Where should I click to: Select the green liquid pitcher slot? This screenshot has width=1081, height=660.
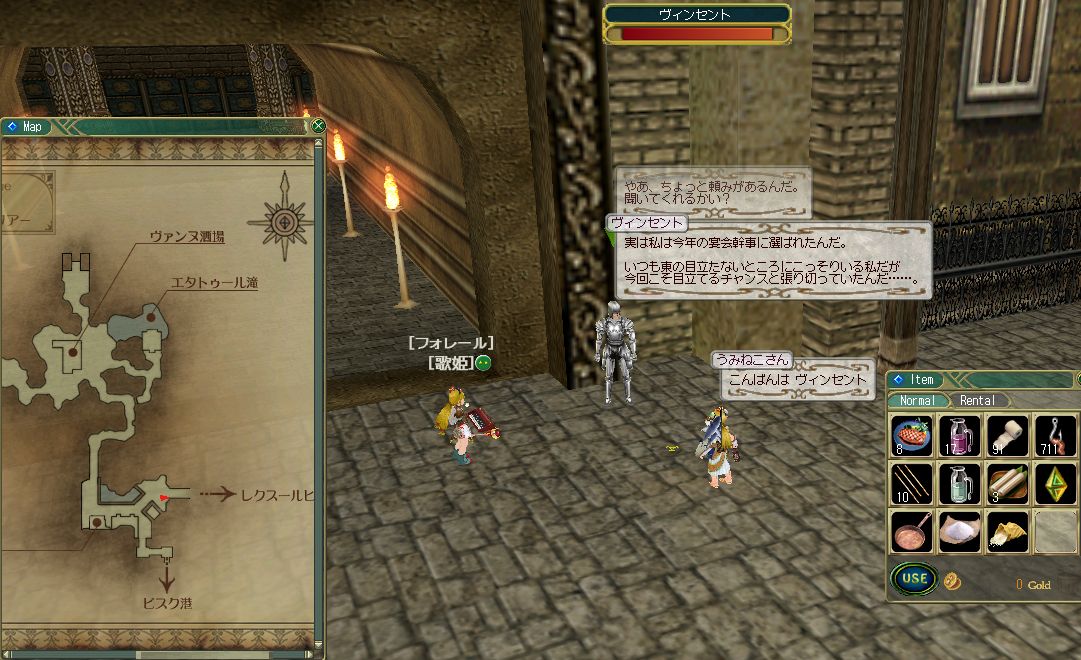coord(959,484)
